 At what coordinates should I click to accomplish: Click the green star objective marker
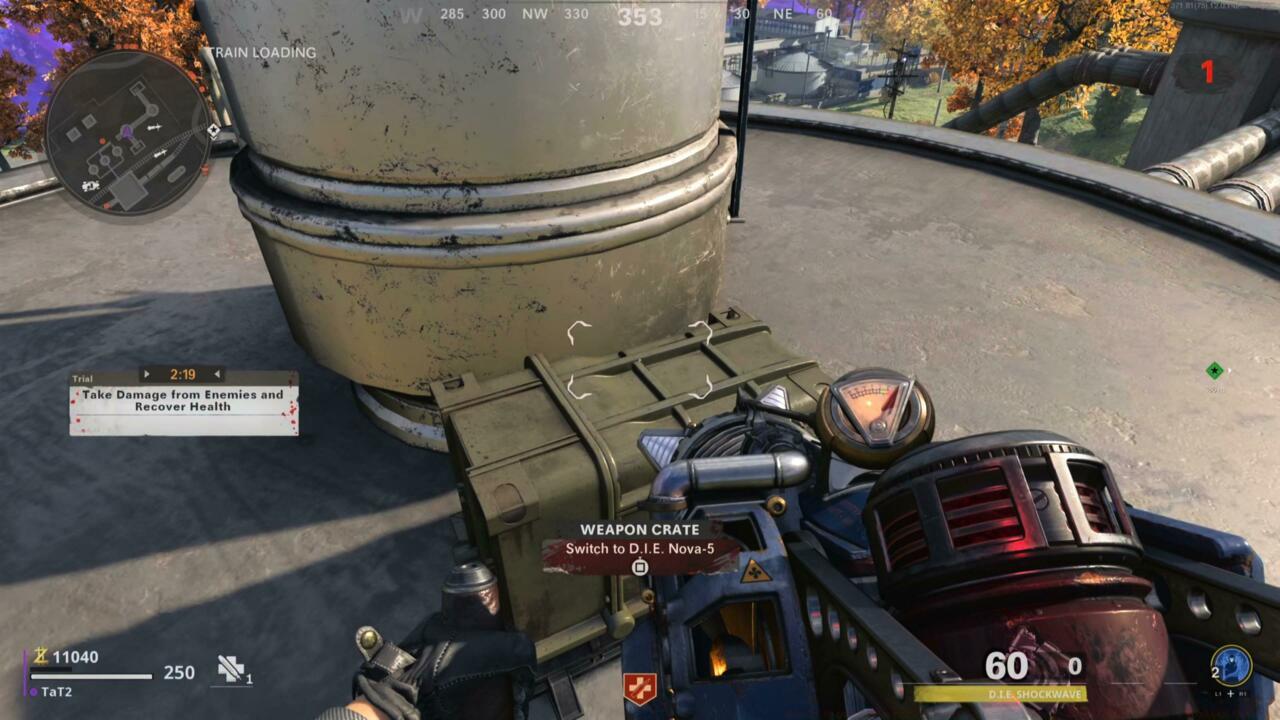pyautogui.click(x=1214, y=371)
